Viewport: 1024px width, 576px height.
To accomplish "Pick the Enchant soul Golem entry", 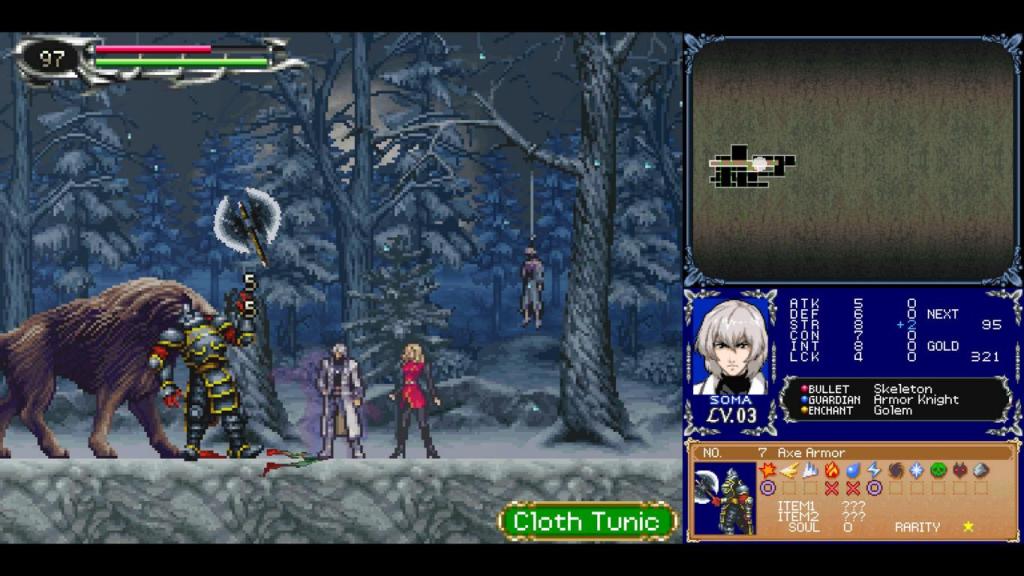I will click(x=894, y=411).
